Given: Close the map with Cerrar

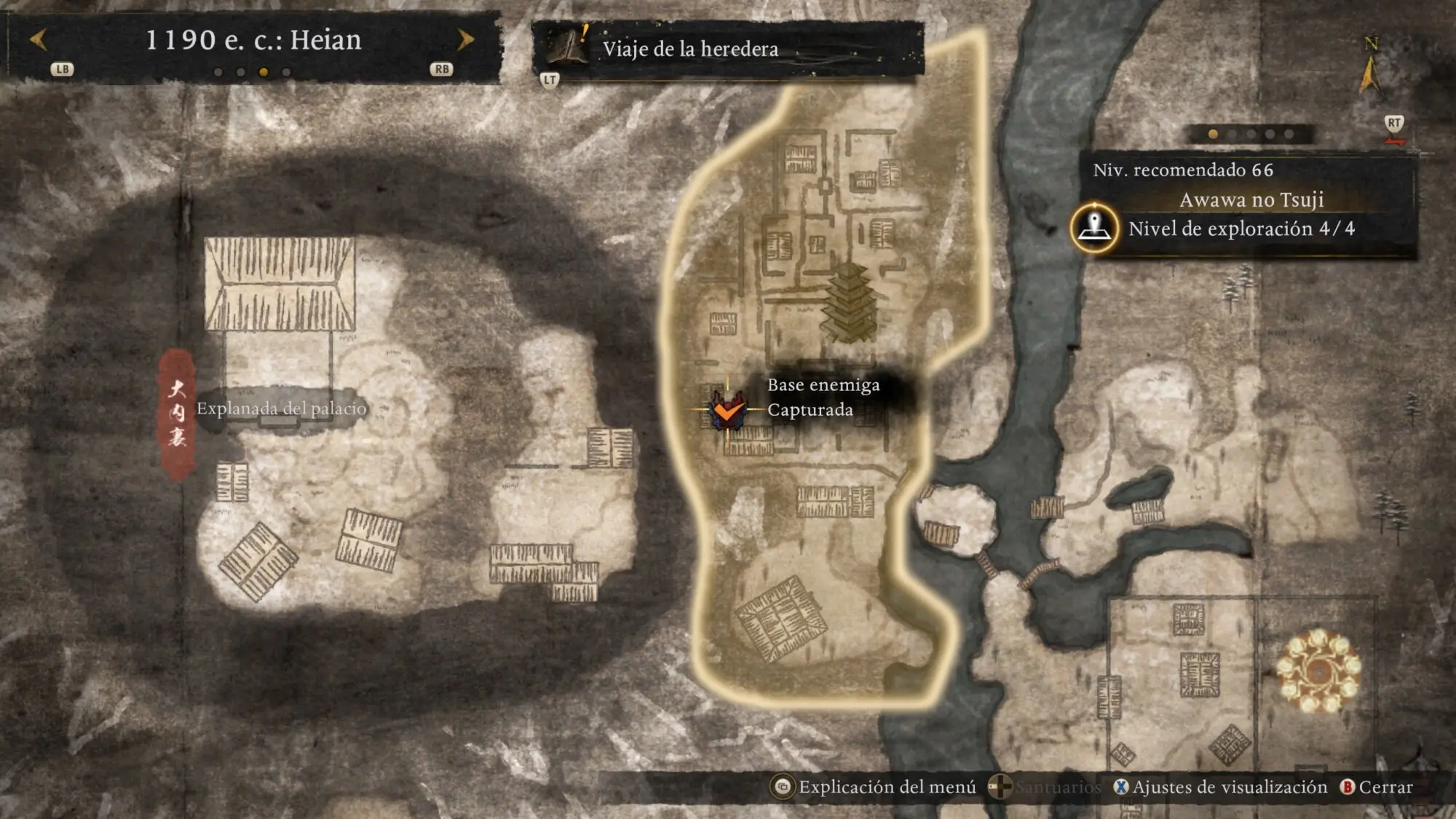Looking at the screenshot, I should [1377, 787].
